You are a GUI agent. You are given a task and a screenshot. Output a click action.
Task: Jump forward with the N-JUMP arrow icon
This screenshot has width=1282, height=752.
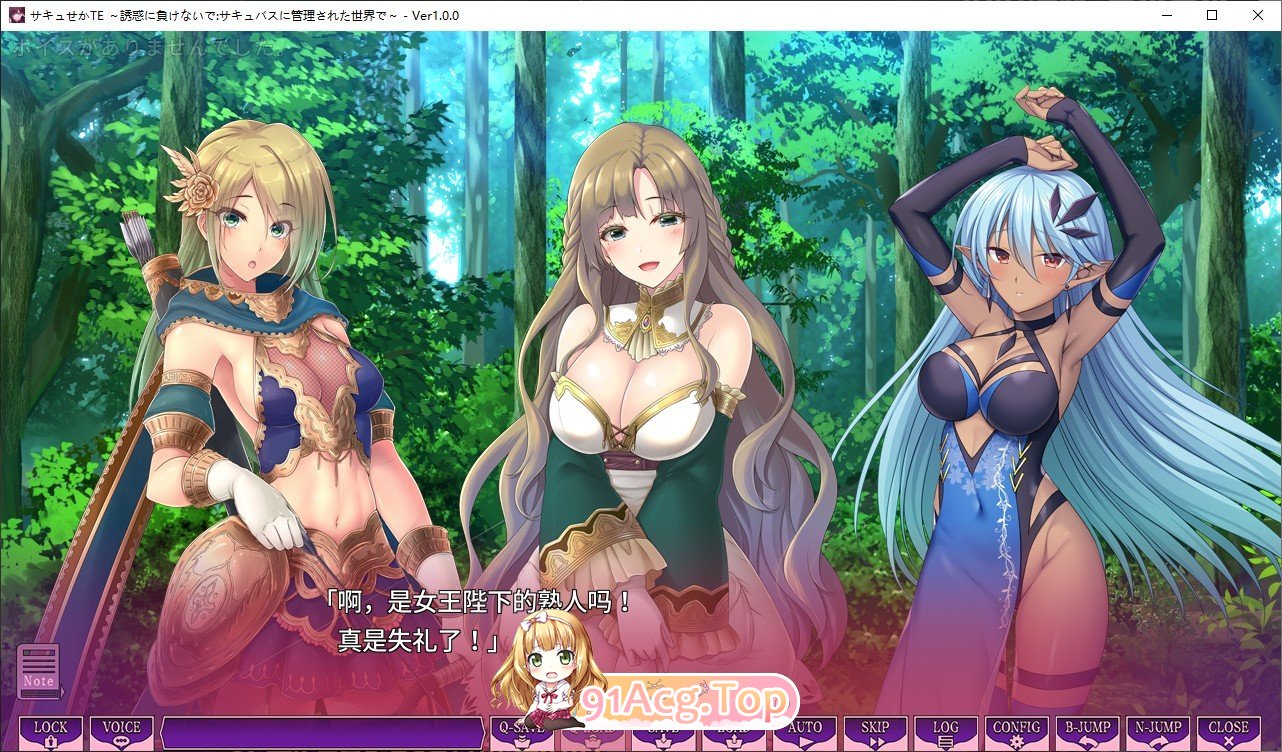(1158, 730)
